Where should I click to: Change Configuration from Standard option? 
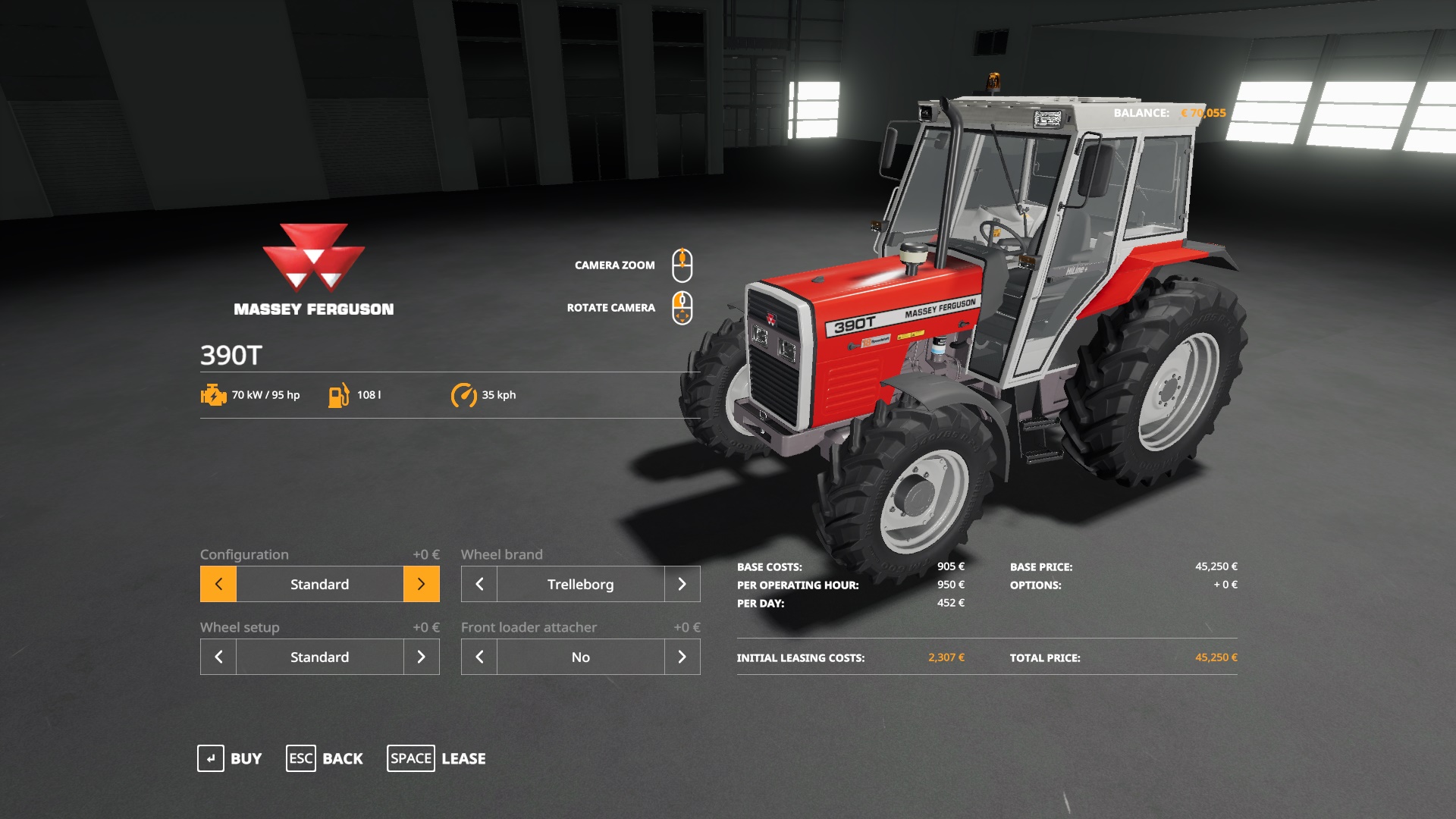pyautogui.click(x=421, y=584)
